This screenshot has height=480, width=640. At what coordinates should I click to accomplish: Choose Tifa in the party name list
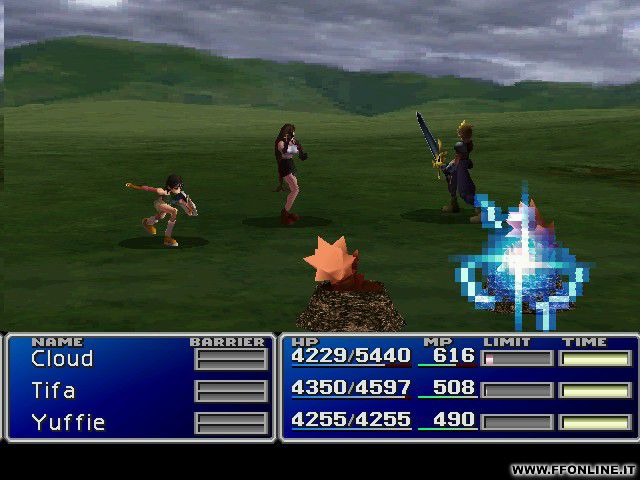[53, 390]
